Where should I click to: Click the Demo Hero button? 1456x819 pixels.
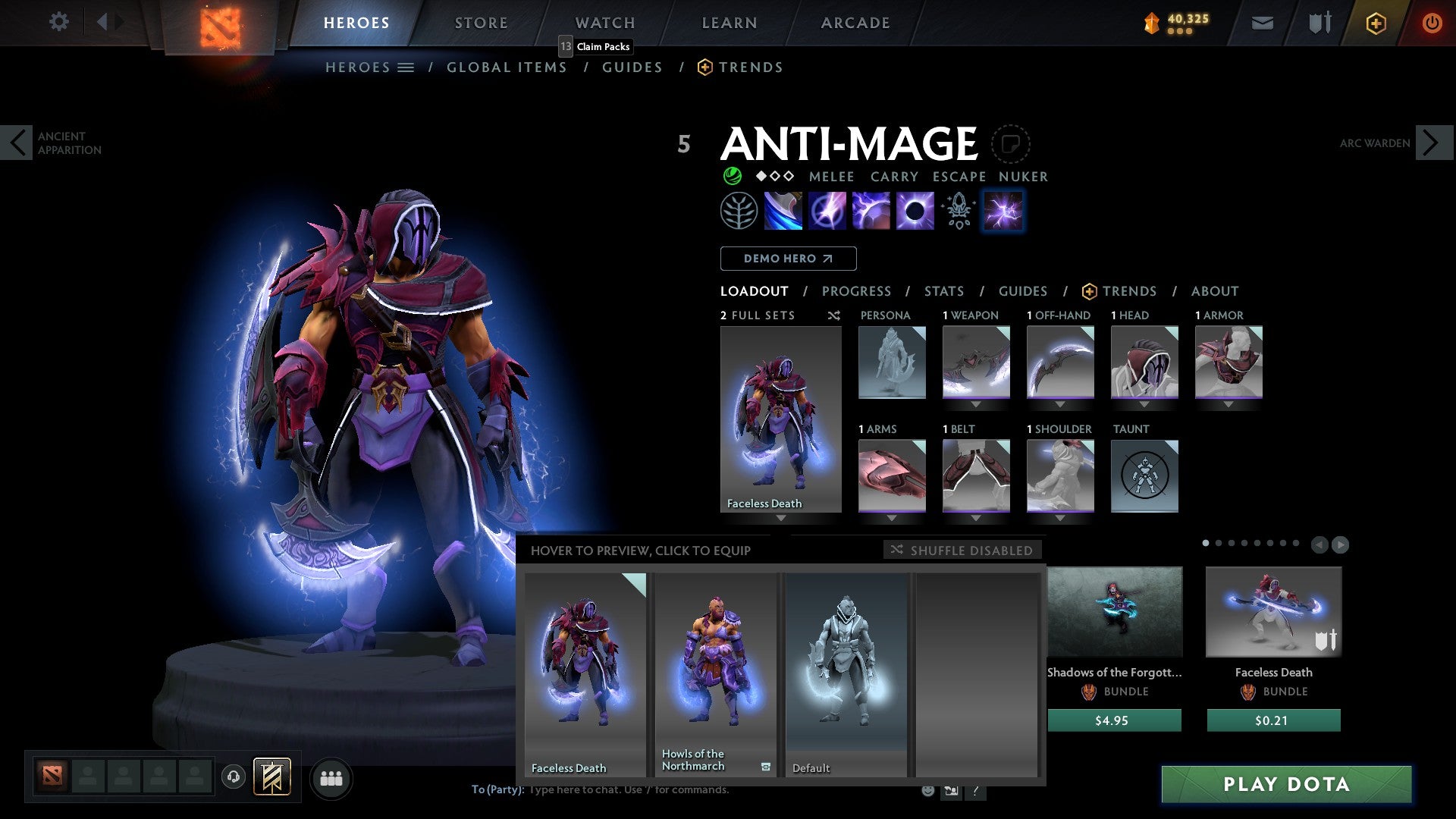pos(788,259)
